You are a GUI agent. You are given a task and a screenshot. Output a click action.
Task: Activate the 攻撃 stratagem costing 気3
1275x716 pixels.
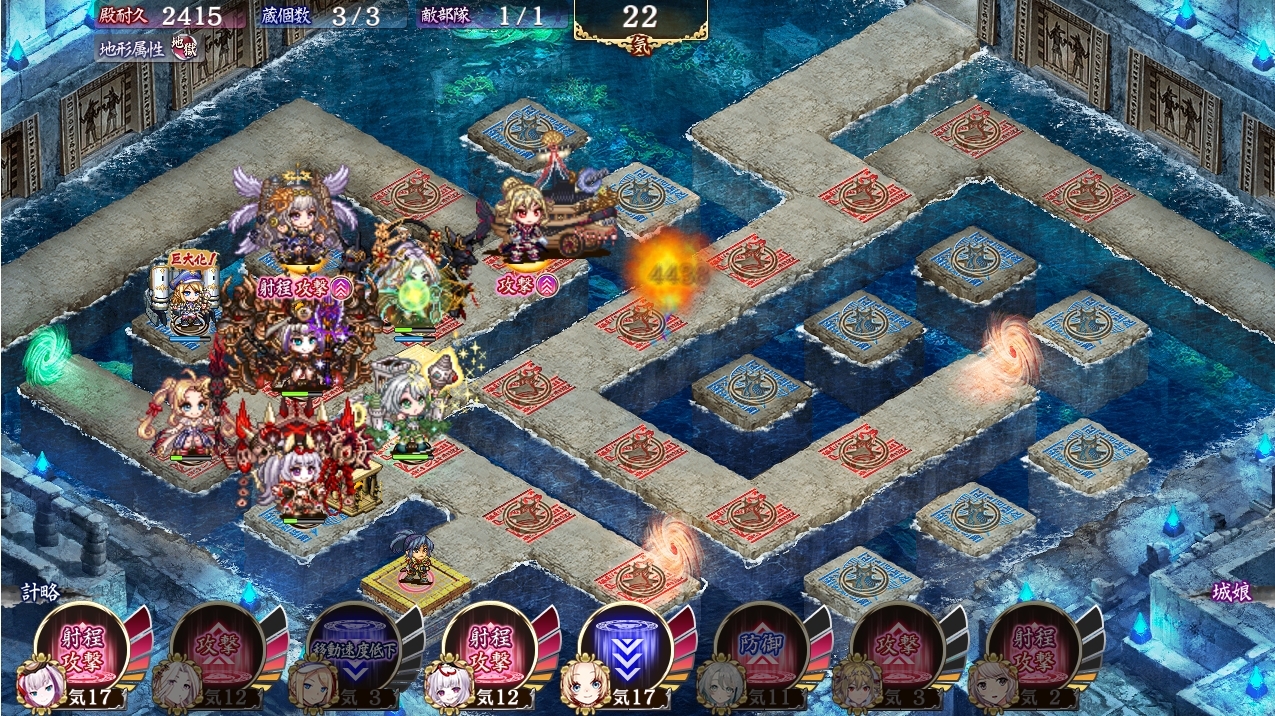pos(898,648)
